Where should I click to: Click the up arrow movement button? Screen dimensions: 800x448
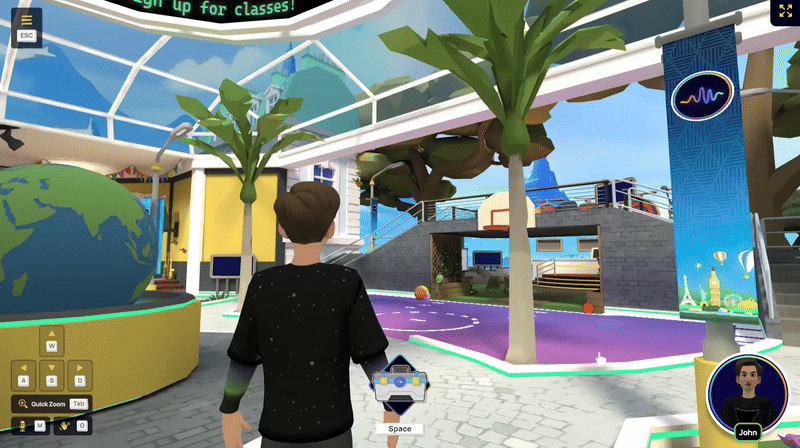52,340
